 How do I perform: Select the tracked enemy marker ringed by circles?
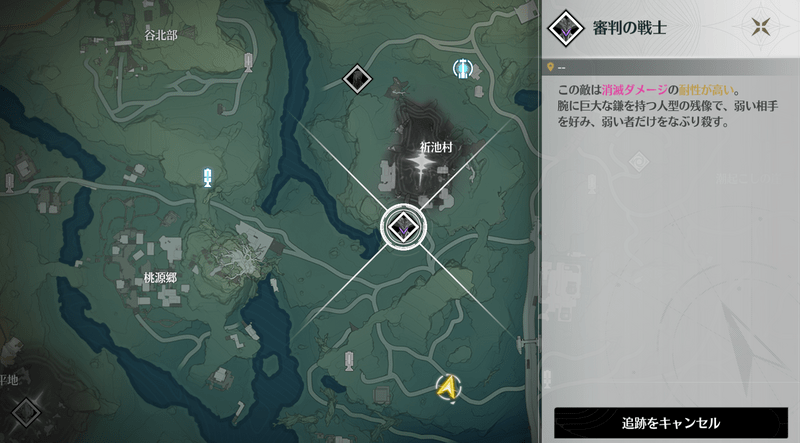click(x=403, y=227)
